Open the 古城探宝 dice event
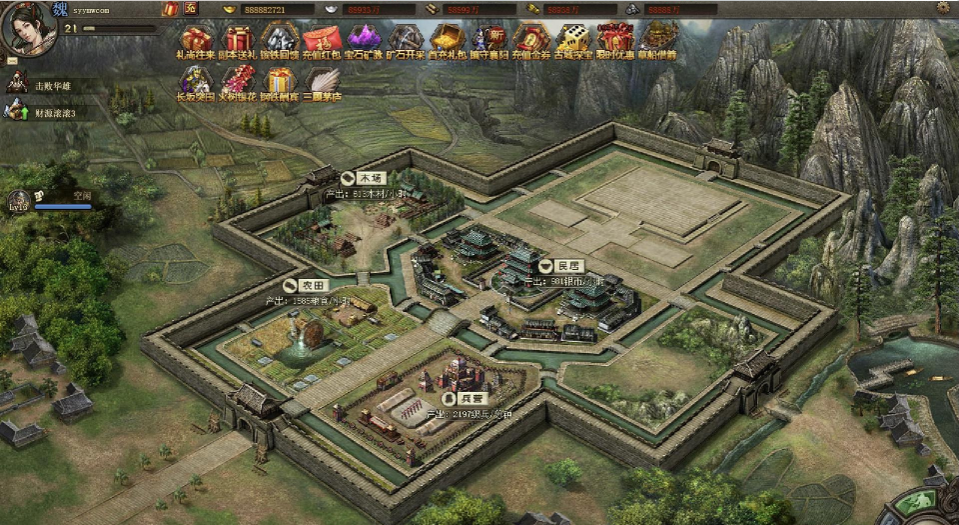 coord(574,41)
